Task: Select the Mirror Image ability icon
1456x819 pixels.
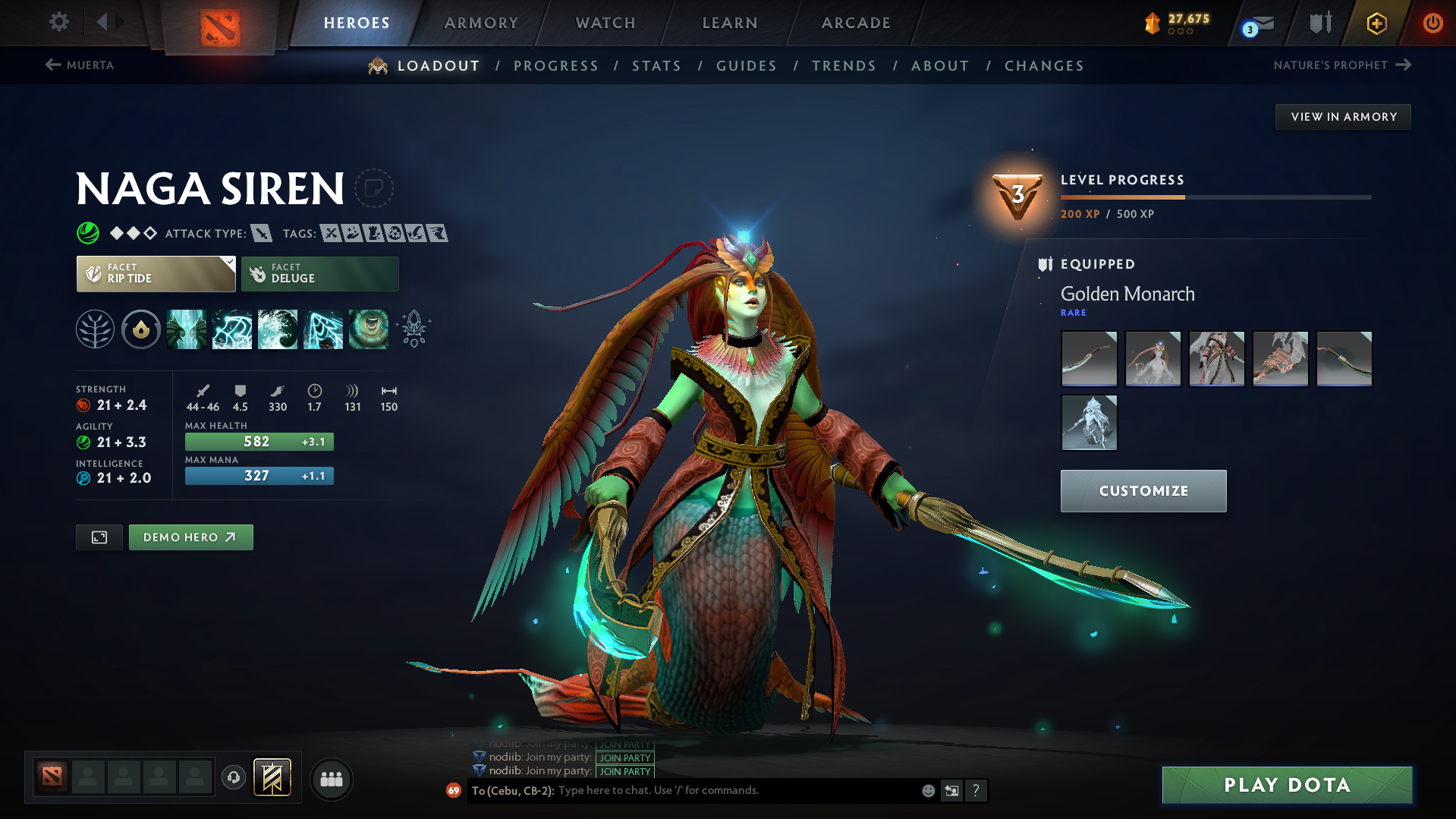Action: (187, 329)
